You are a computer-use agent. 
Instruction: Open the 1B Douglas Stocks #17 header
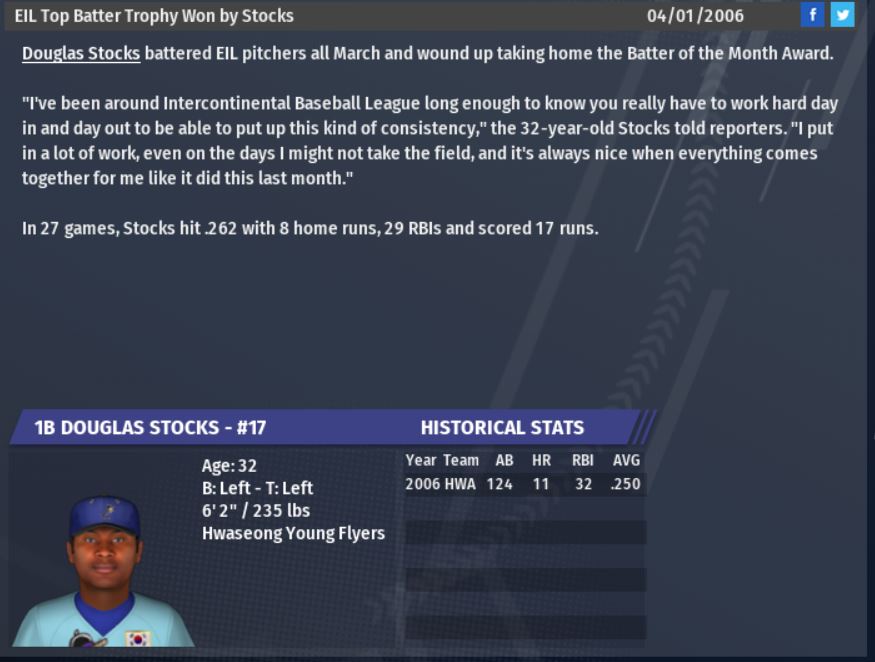pyautogui.click(x=150, y=427)
